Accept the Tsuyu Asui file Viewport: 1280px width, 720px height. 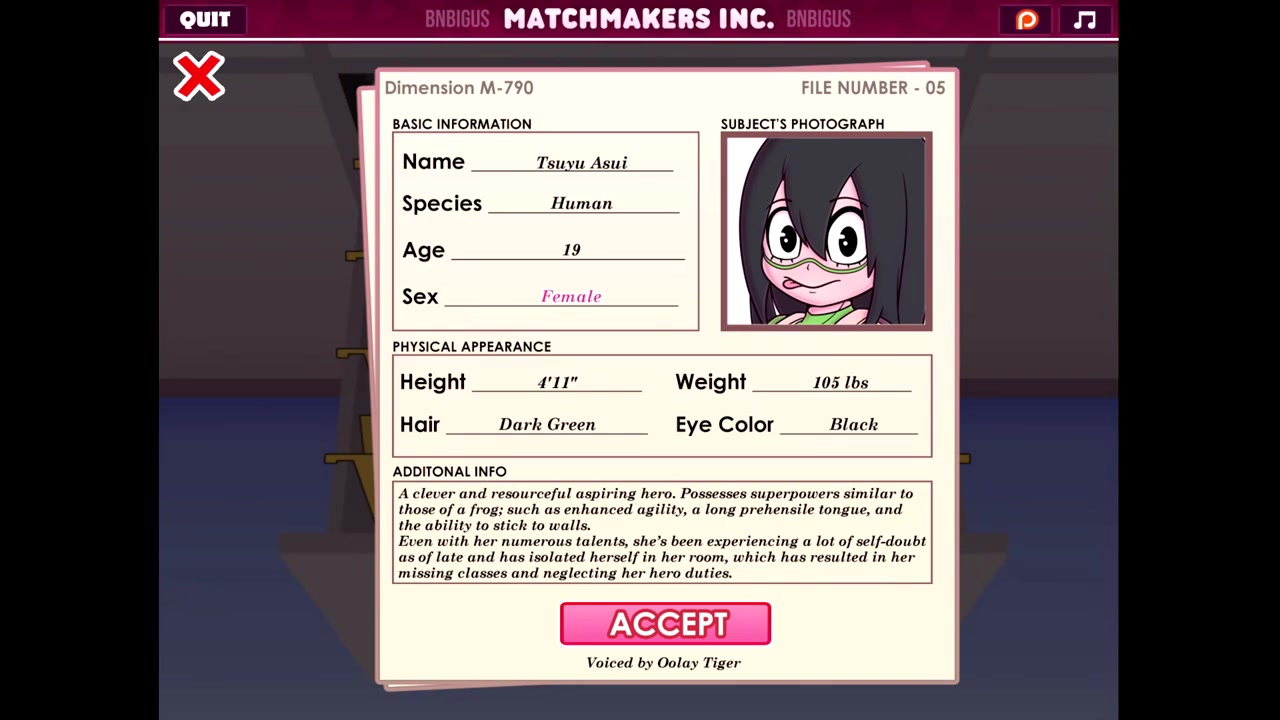665,624
